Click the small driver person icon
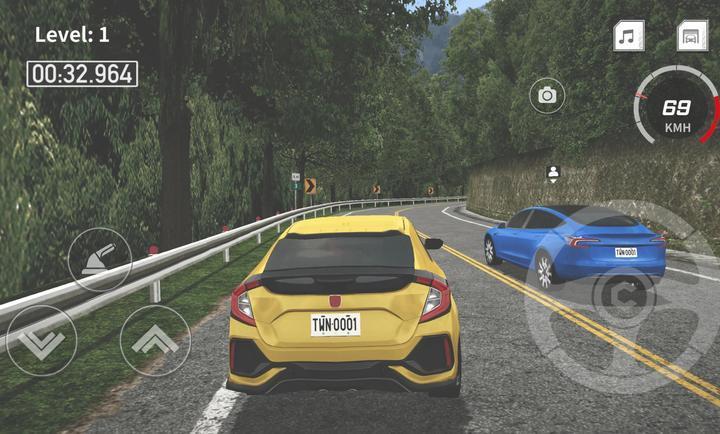720x434 pixels. click(553, 173)
